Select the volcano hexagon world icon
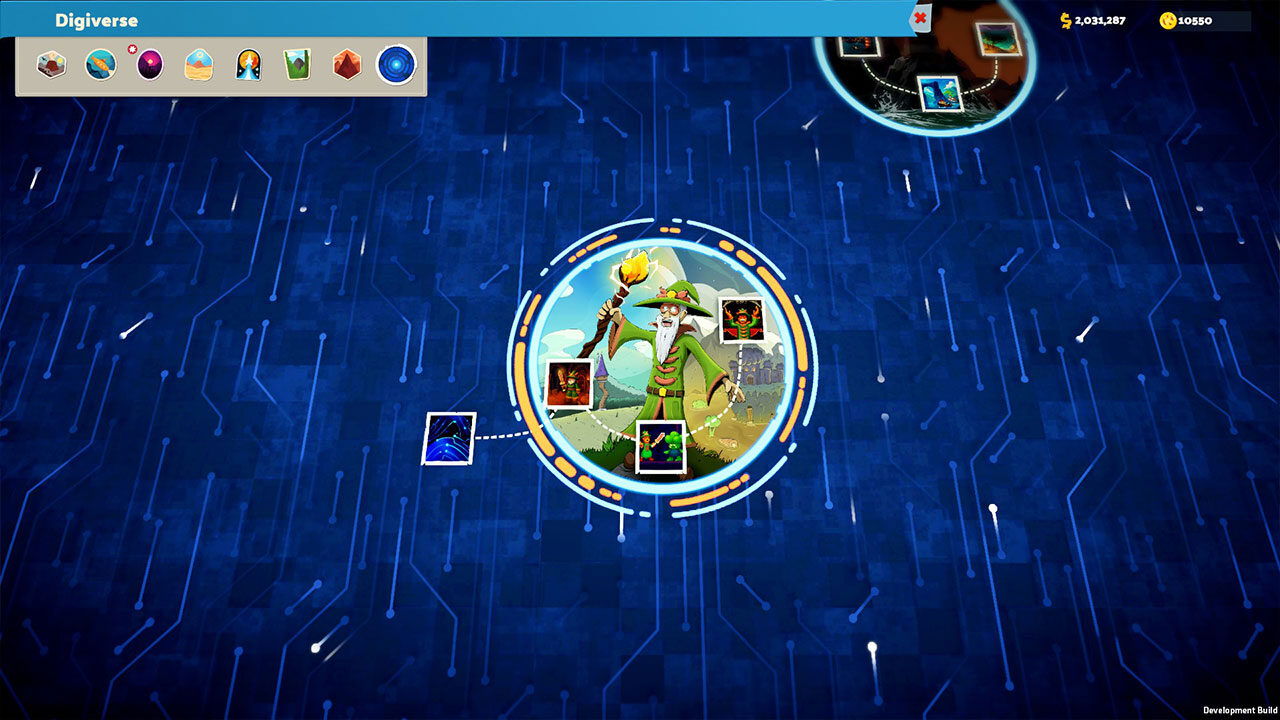The width and height of the screenshot is (1280, 720). 51,65
